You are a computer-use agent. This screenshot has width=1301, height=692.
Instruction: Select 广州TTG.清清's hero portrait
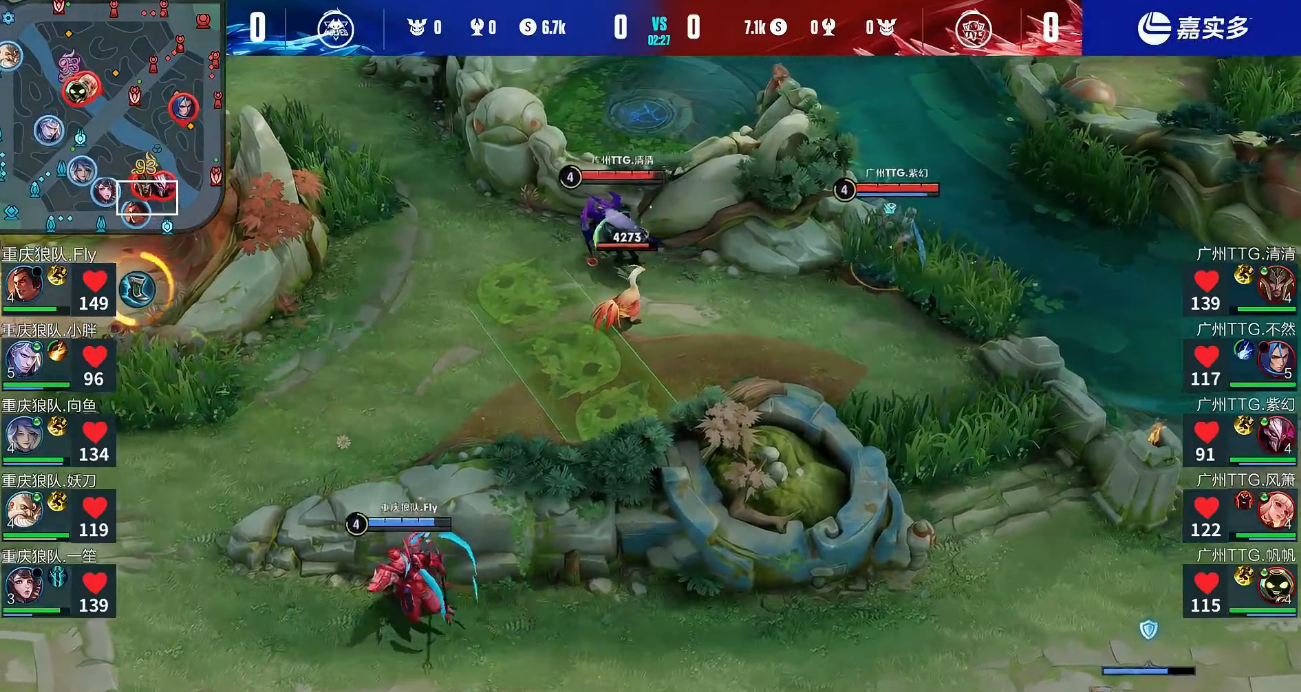coord(1275,285)
